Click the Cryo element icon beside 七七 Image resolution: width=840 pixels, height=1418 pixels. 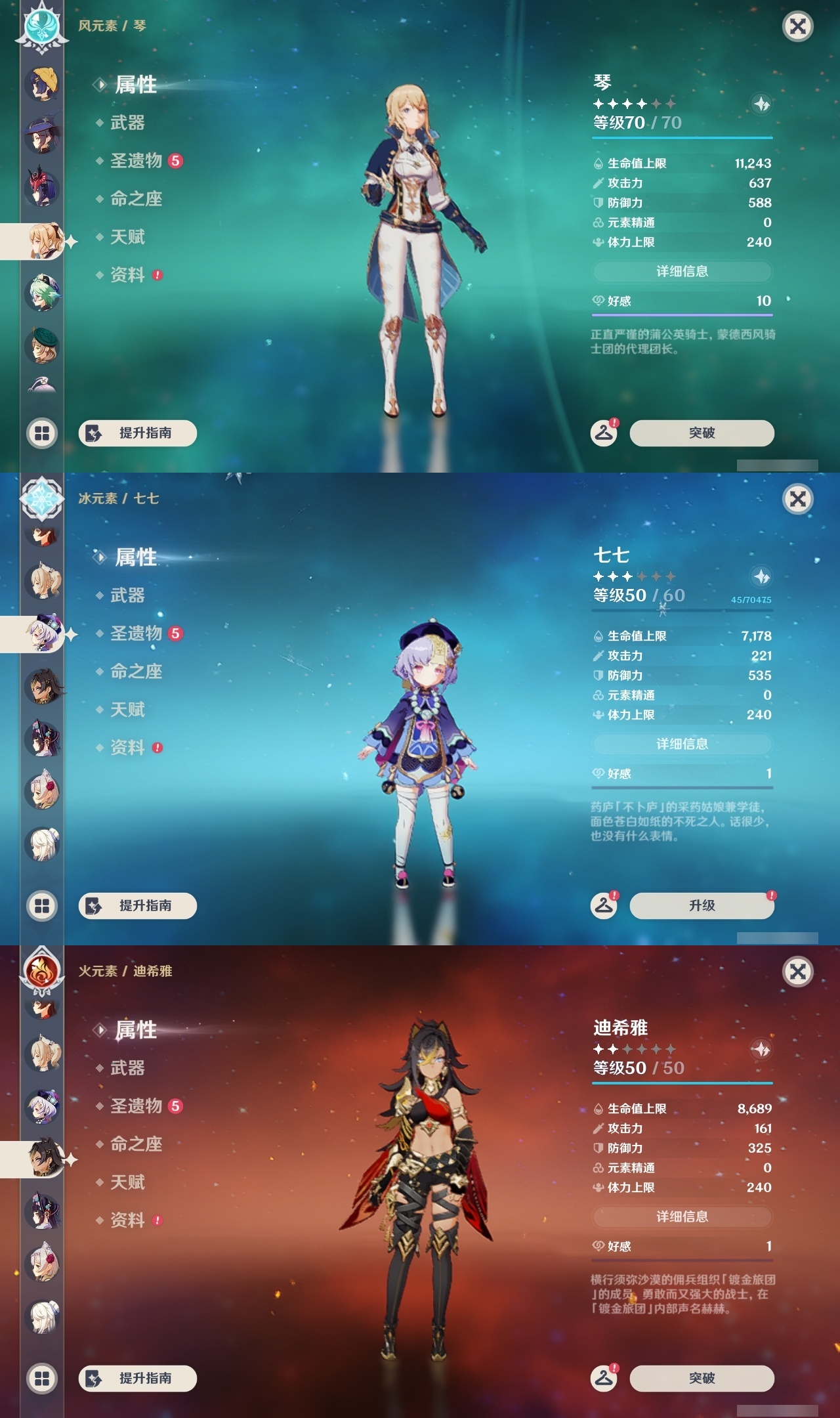41,500
